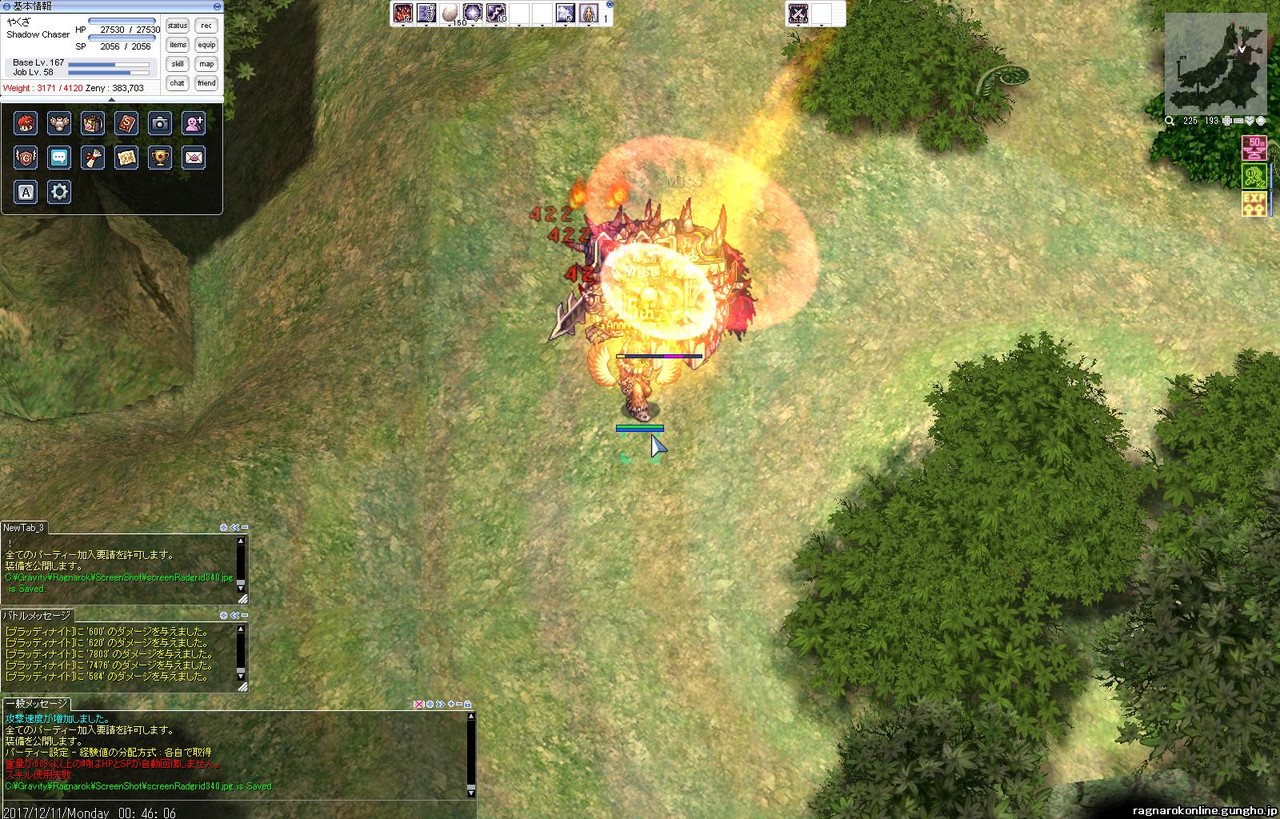Use the egg item in hotbar
1280x819 pixels.
450,13
